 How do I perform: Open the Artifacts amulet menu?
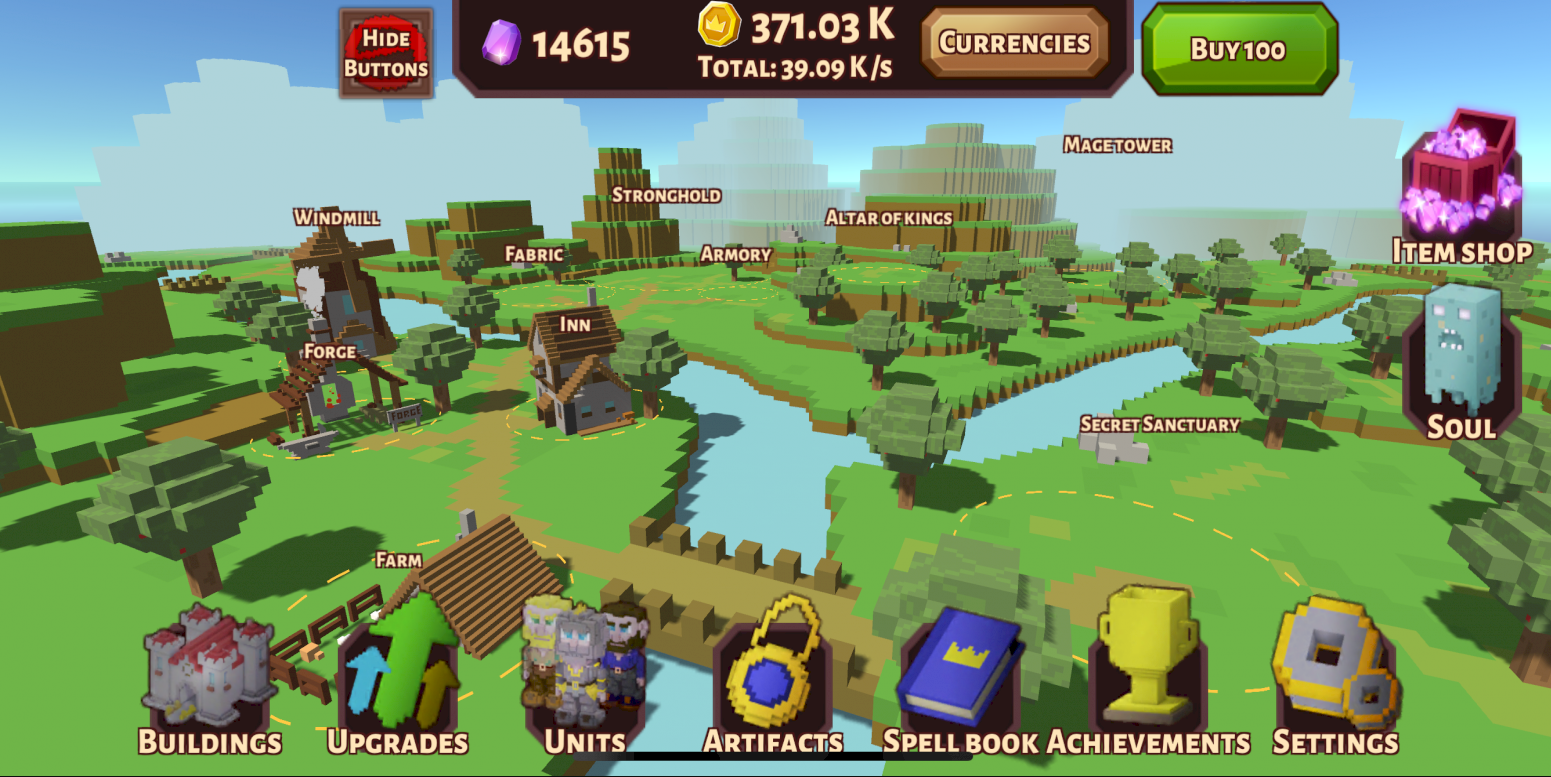pos(773,680)
